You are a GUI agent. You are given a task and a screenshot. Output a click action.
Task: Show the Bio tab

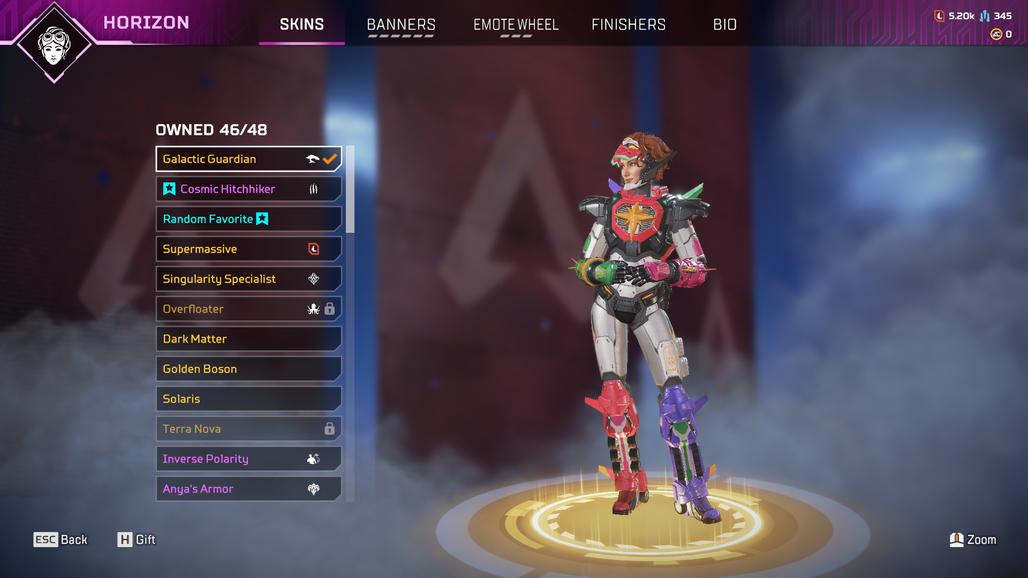725,24
